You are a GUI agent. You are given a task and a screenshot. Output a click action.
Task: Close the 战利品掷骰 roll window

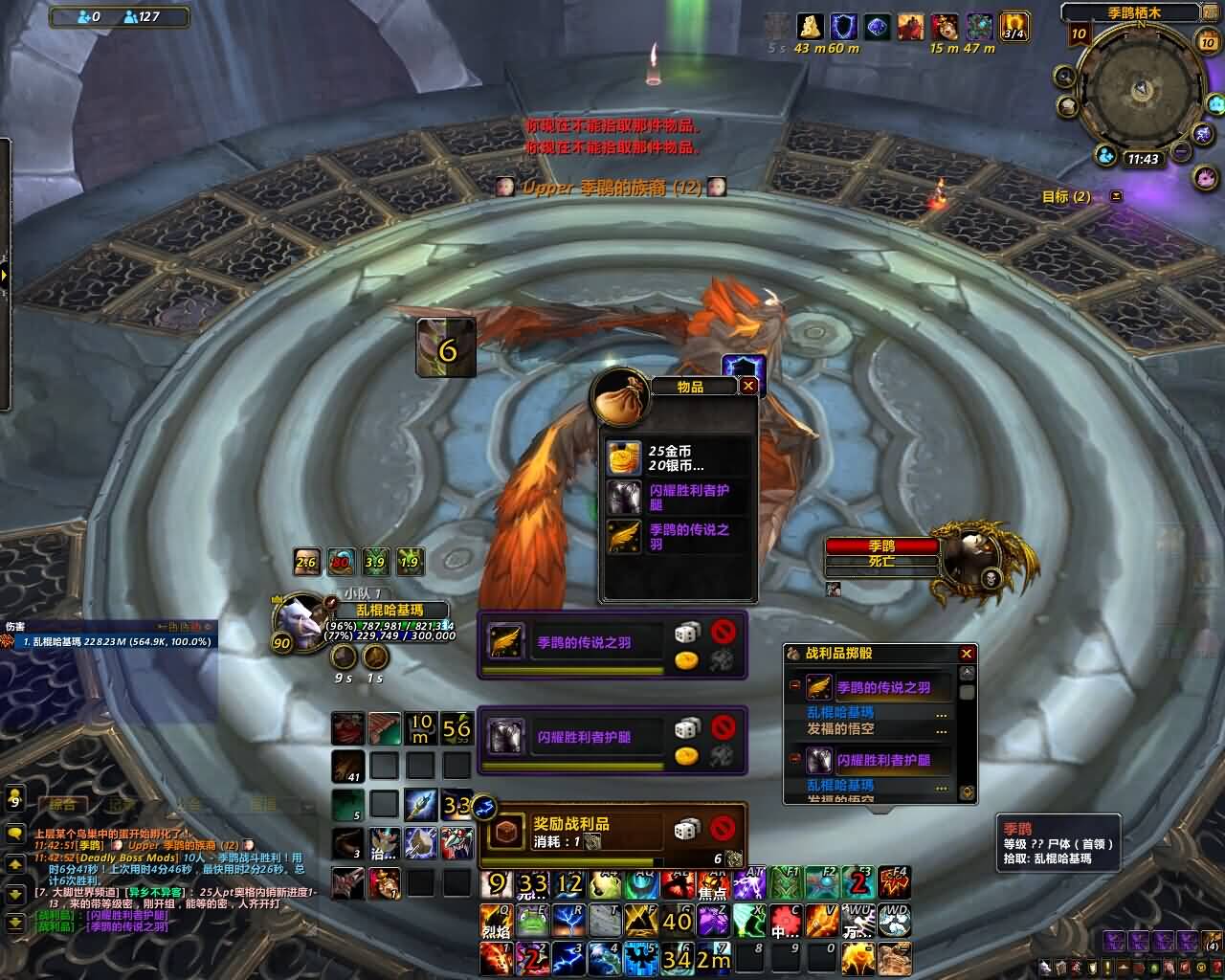(x=967, y=653)
